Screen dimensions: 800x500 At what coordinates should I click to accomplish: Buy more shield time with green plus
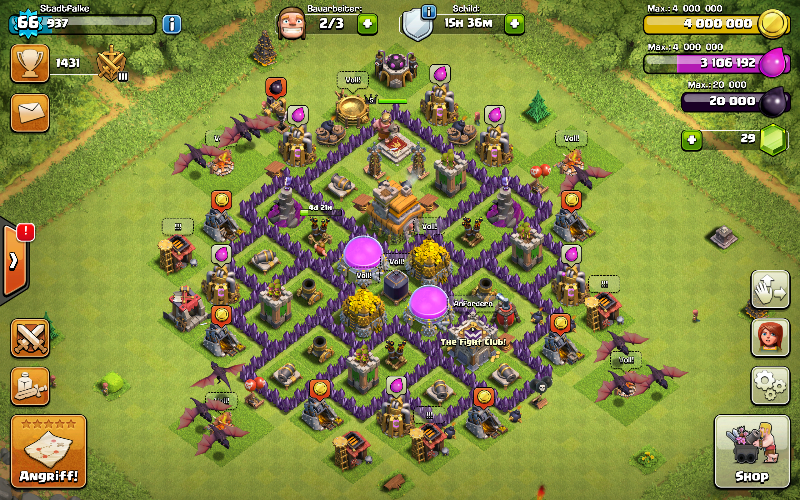[514, 23]
